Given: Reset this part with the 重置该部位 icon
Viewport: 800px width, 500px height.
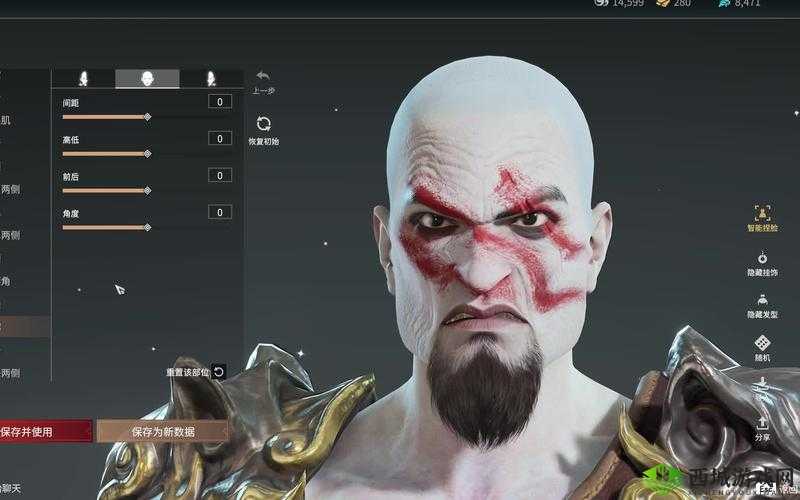Looking at the screenshot, I should coord(219,372).
